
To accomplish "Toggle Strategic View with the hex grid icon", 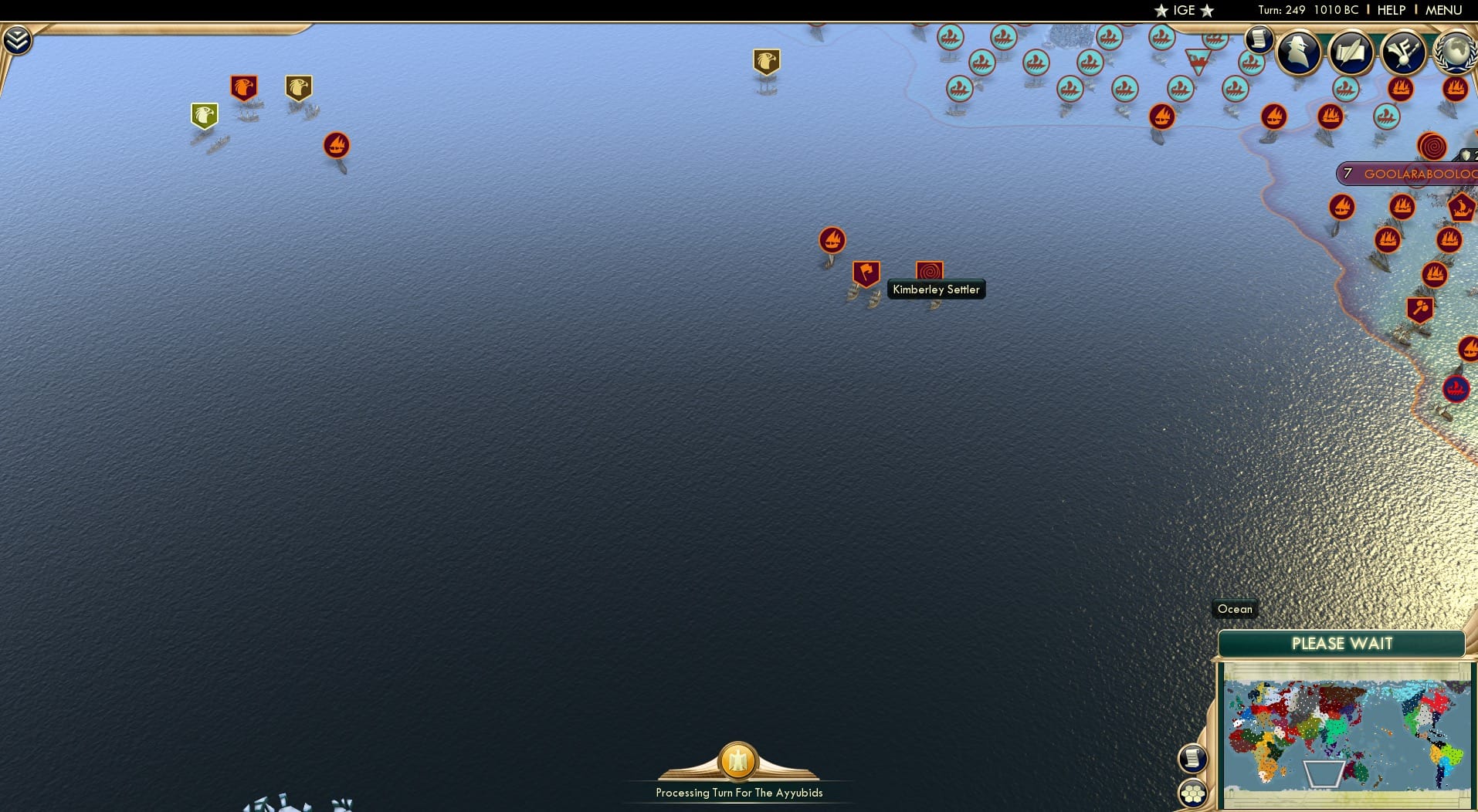I will pyautogui.click(x=1194, y=791).
